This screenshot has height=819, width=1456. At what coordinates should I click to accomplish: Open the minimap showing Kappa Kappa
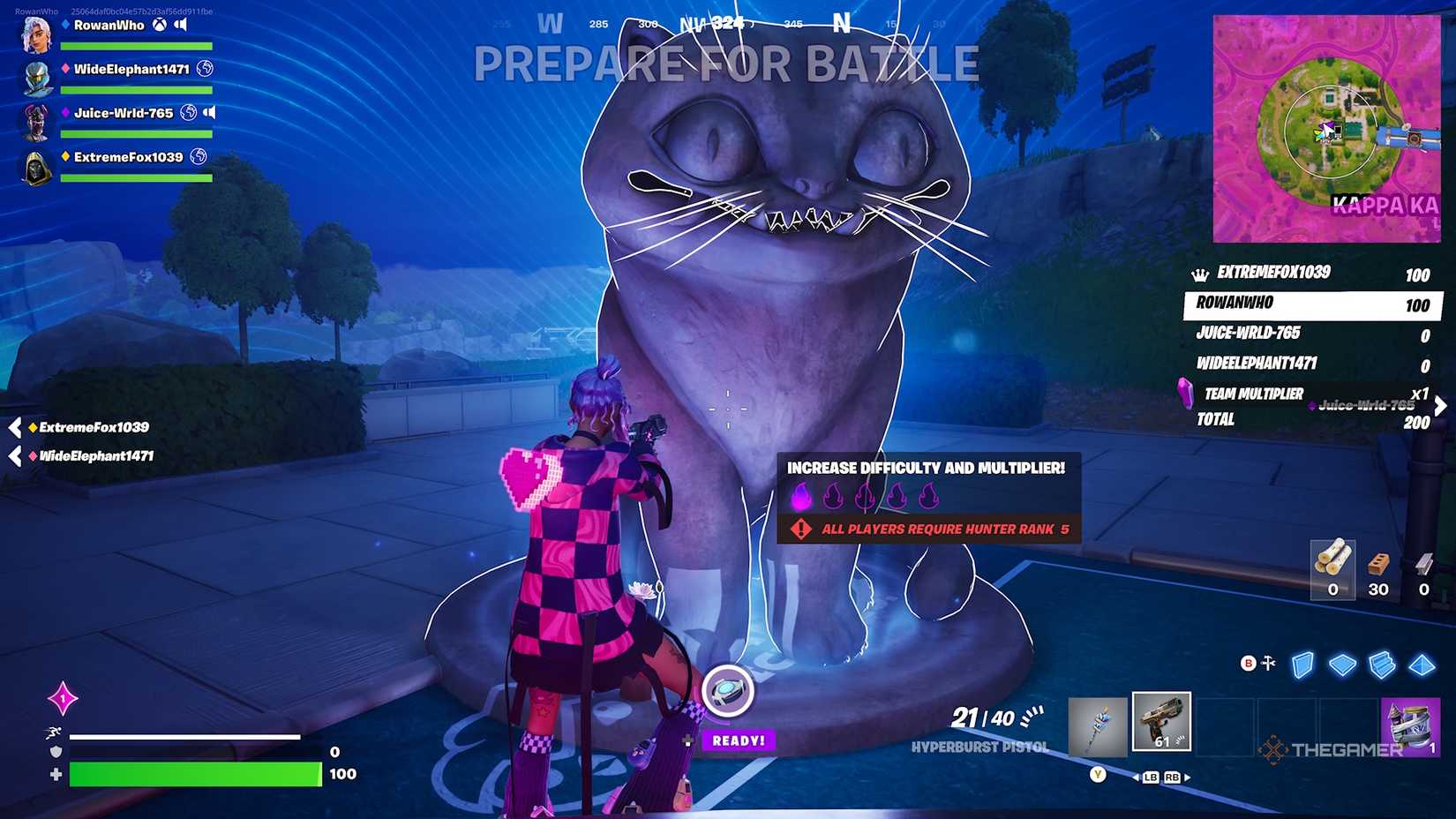click(1329, 124)
